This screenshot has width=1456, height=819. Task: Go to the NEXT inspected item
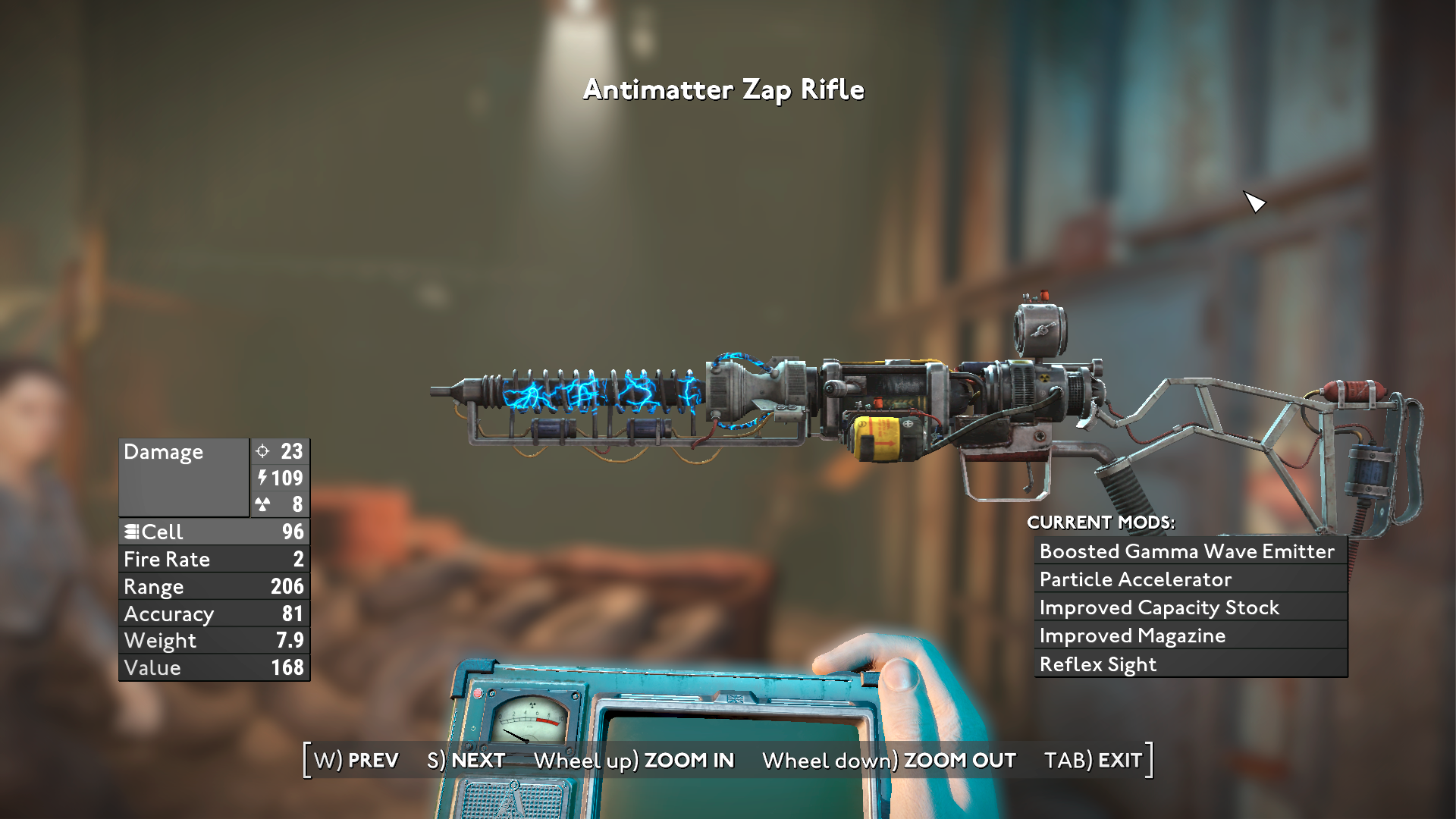click(466, 760)
